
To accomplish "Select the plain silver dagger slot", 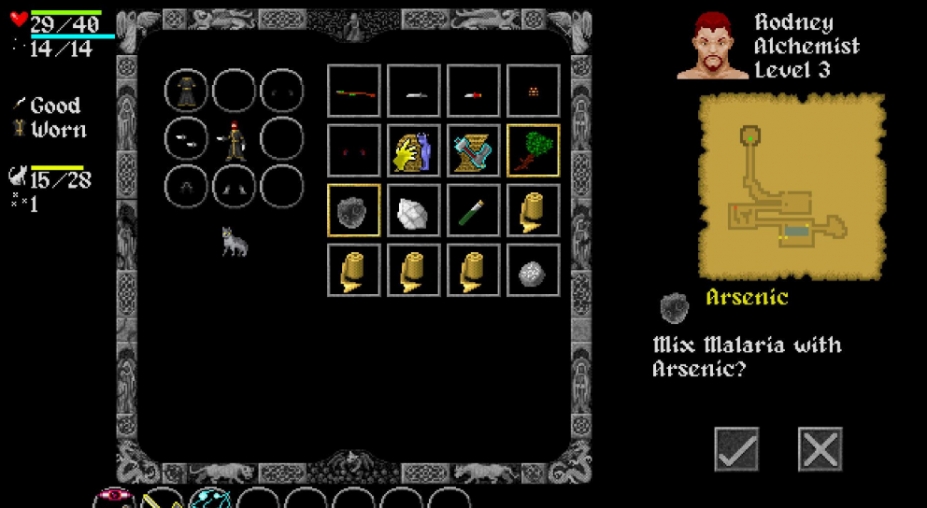I will 413,91.
